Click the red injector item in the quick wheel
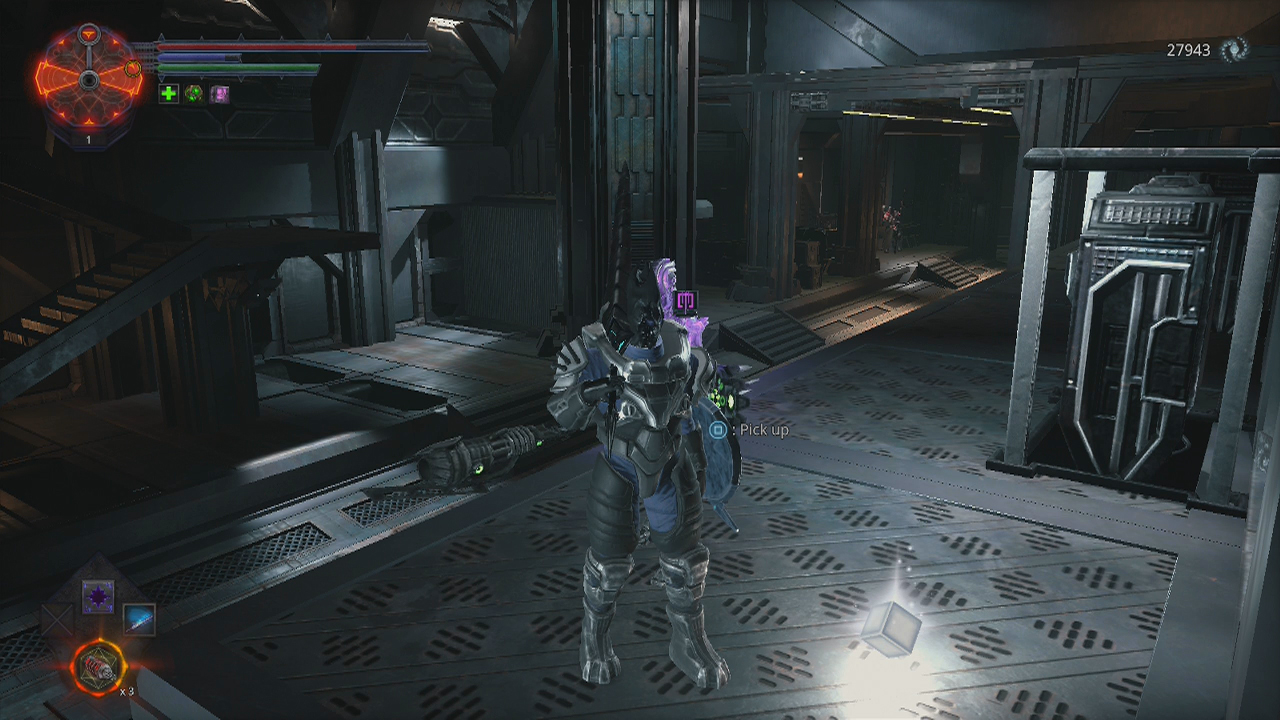Screen dimensions: 1280x720 [98, 665]
